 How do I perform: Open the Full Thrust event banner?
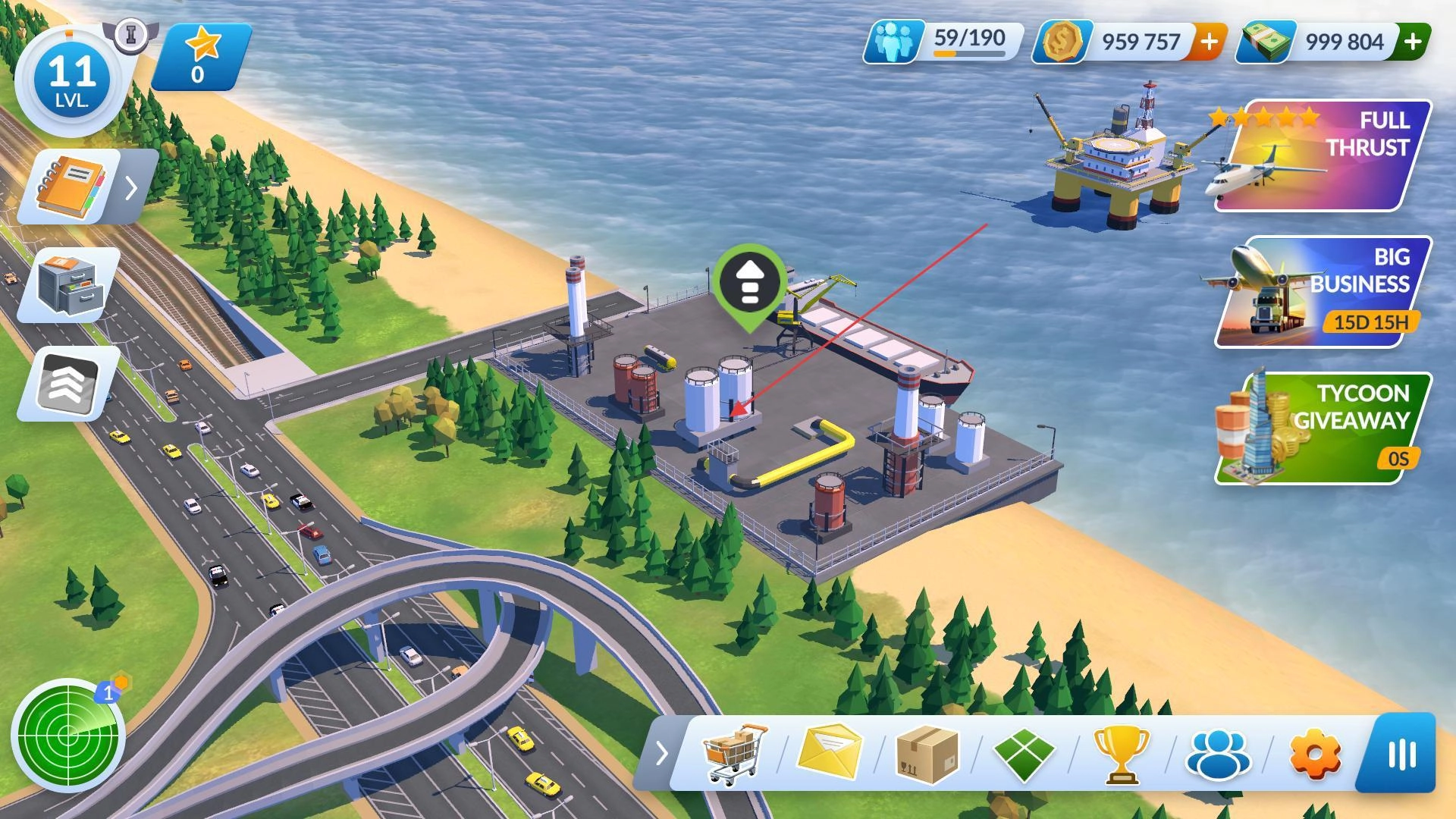(x=1323, y=155)
